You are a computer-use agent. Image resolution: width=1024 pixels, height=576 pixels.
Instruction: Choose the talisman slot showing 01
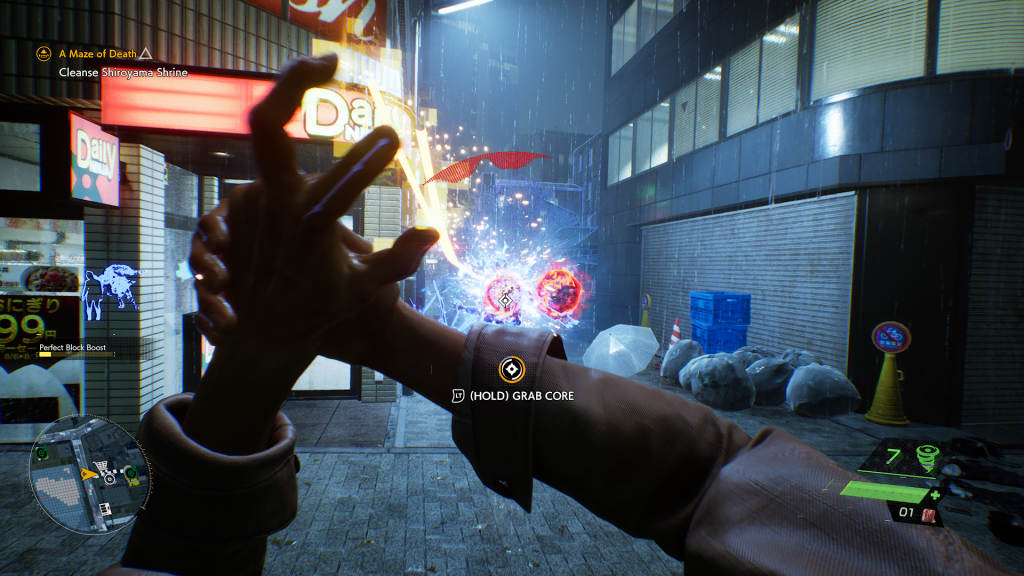coord(914,515)
